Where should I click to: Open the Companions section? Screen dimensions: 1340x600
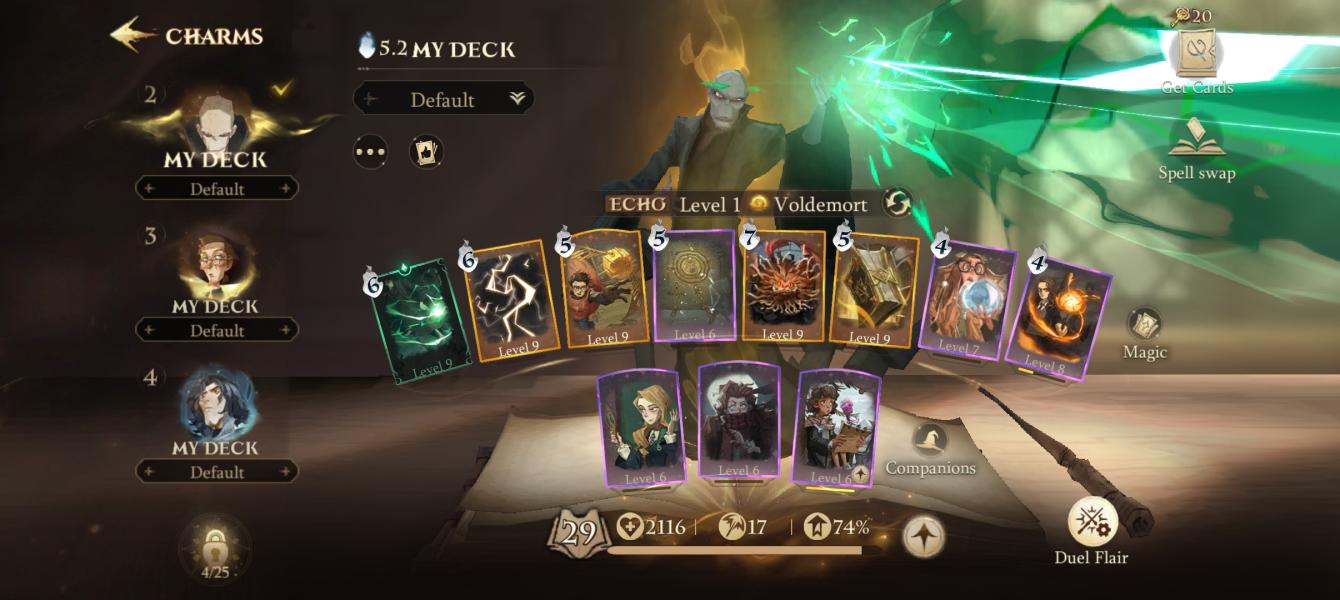point(931,448)
